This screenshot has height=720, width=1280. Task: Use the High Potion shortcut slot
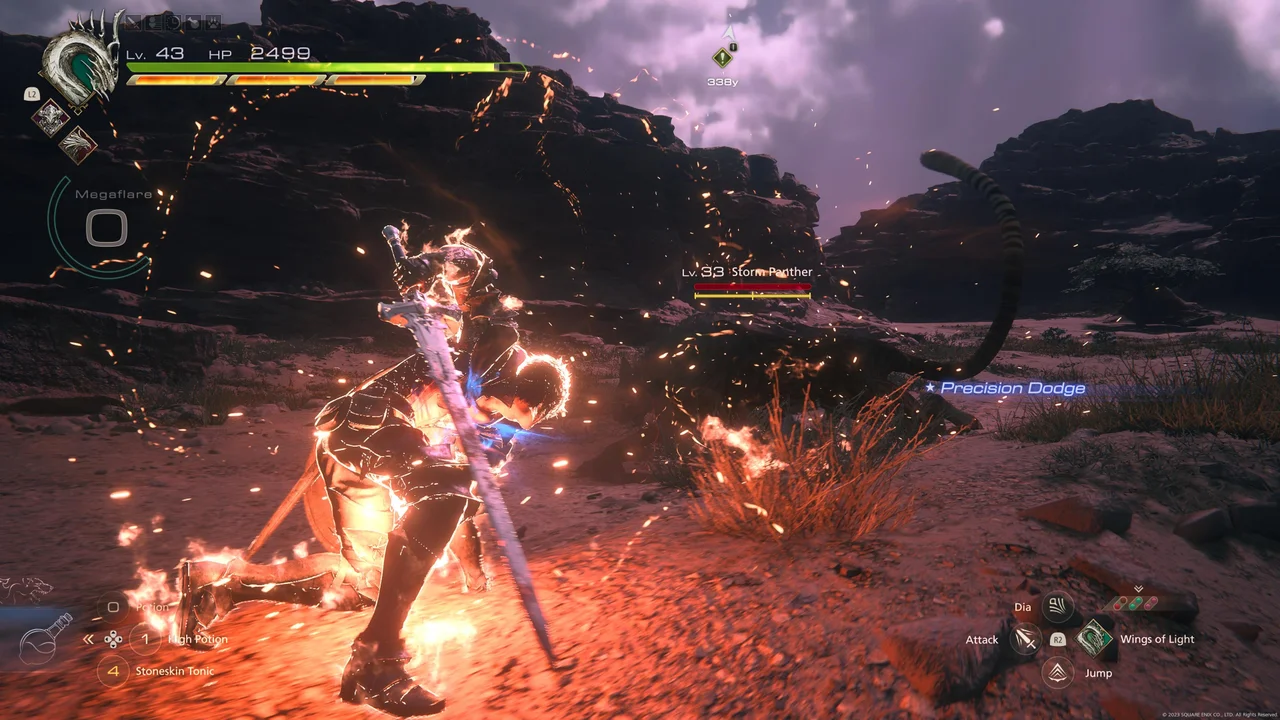145,639
